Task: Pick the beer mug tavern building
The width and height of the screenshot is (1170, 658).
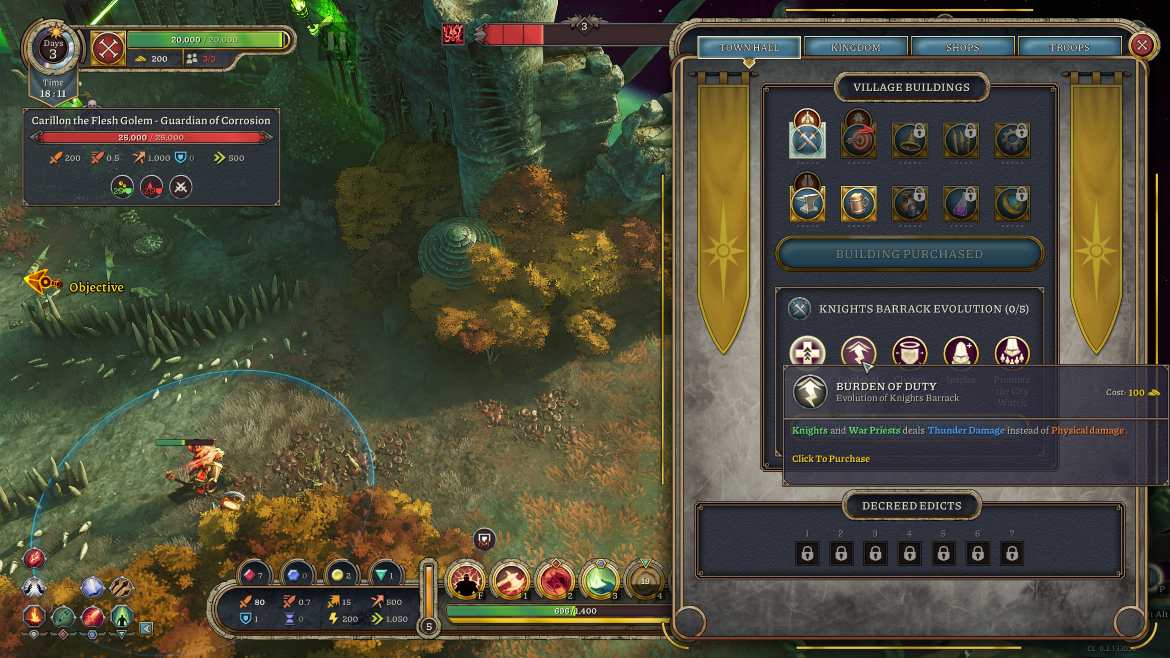Action: tap(859, 203)
